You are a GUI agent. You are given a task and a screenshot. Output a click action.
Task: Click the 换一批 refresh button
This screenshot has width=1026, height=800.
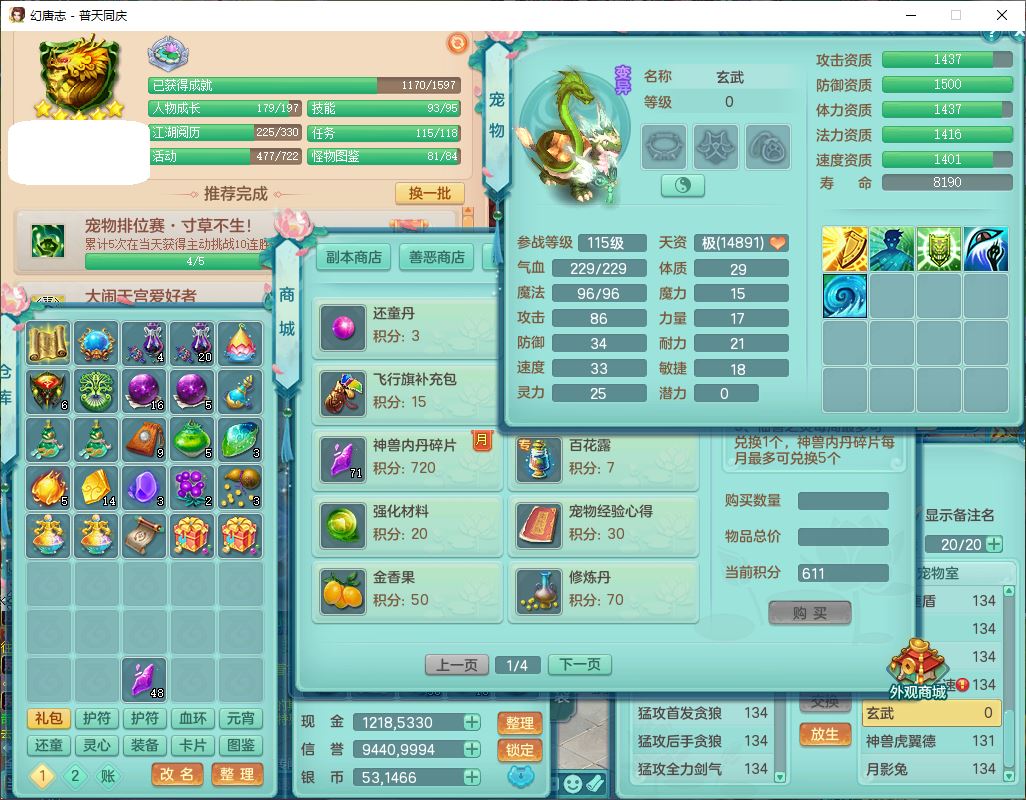(429, 193)
